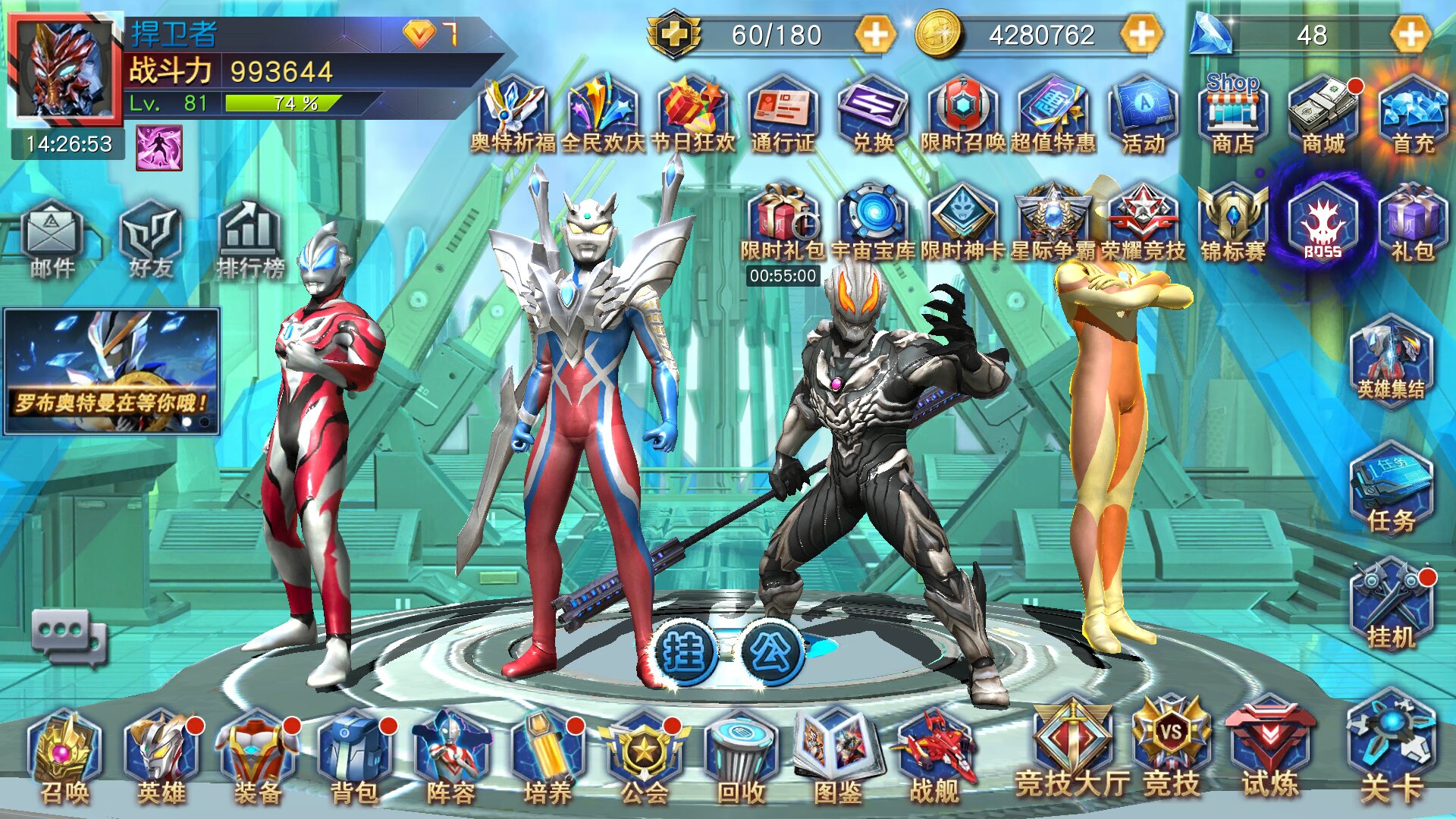Open the 图鉴 codex book
The width and height of the screenshot is (1456, 819).
point(837,756)
